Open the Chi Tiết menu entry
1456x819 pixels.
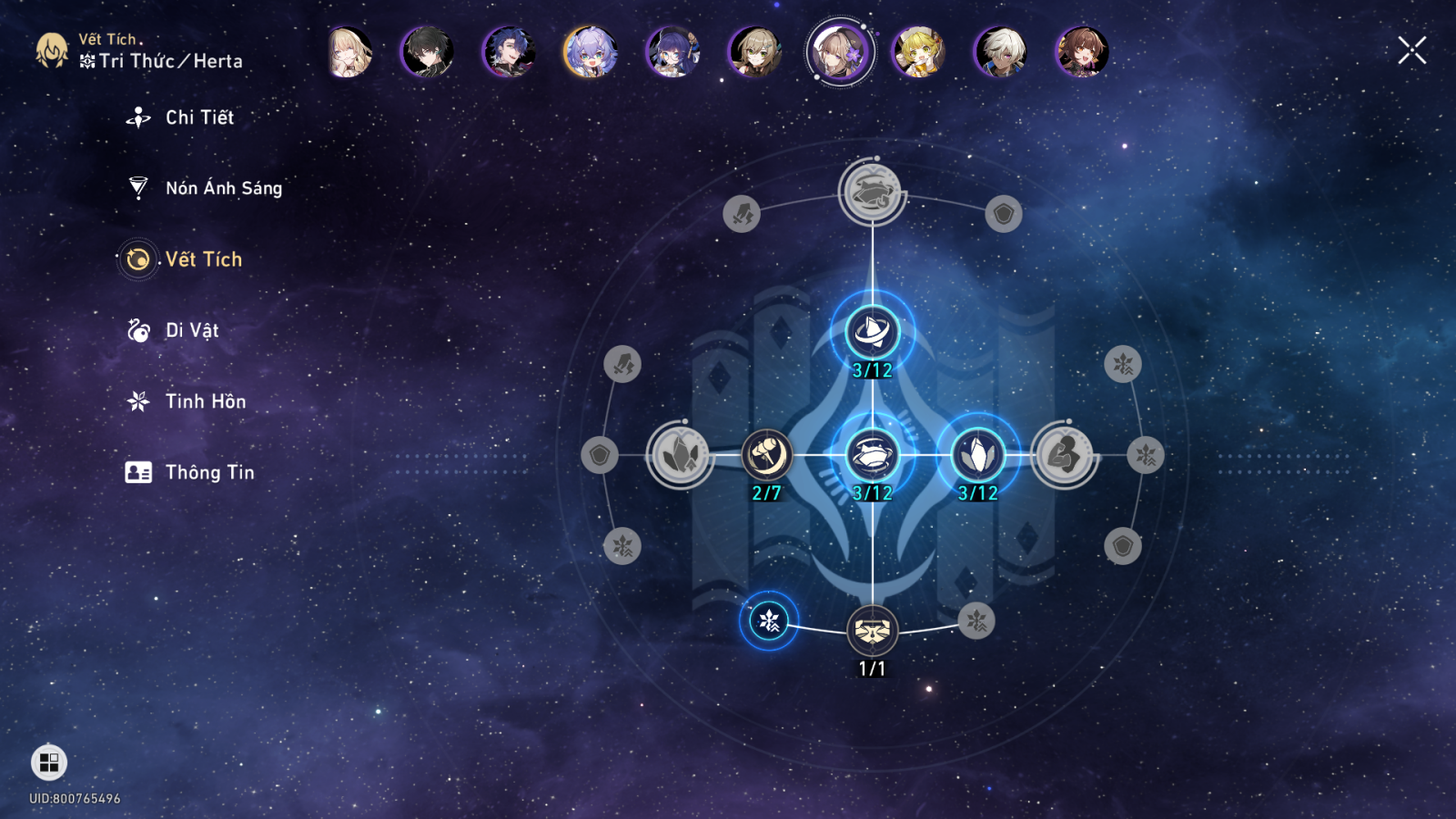click(x=199, y=117)
